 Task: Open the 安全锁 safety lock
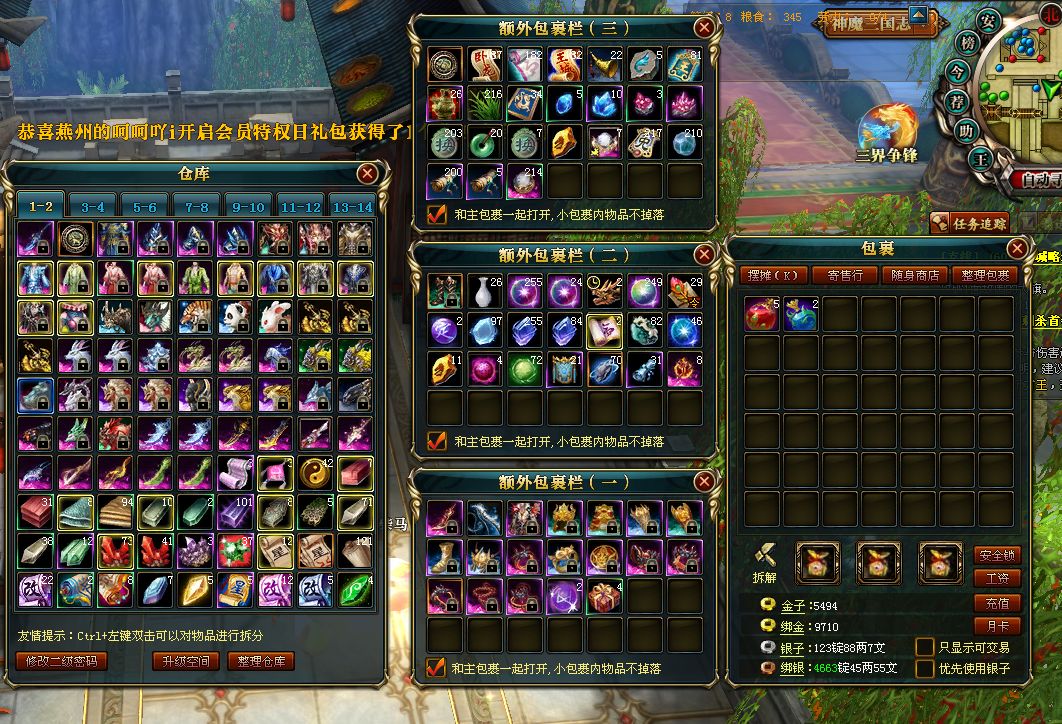click(x=996, y=555)
